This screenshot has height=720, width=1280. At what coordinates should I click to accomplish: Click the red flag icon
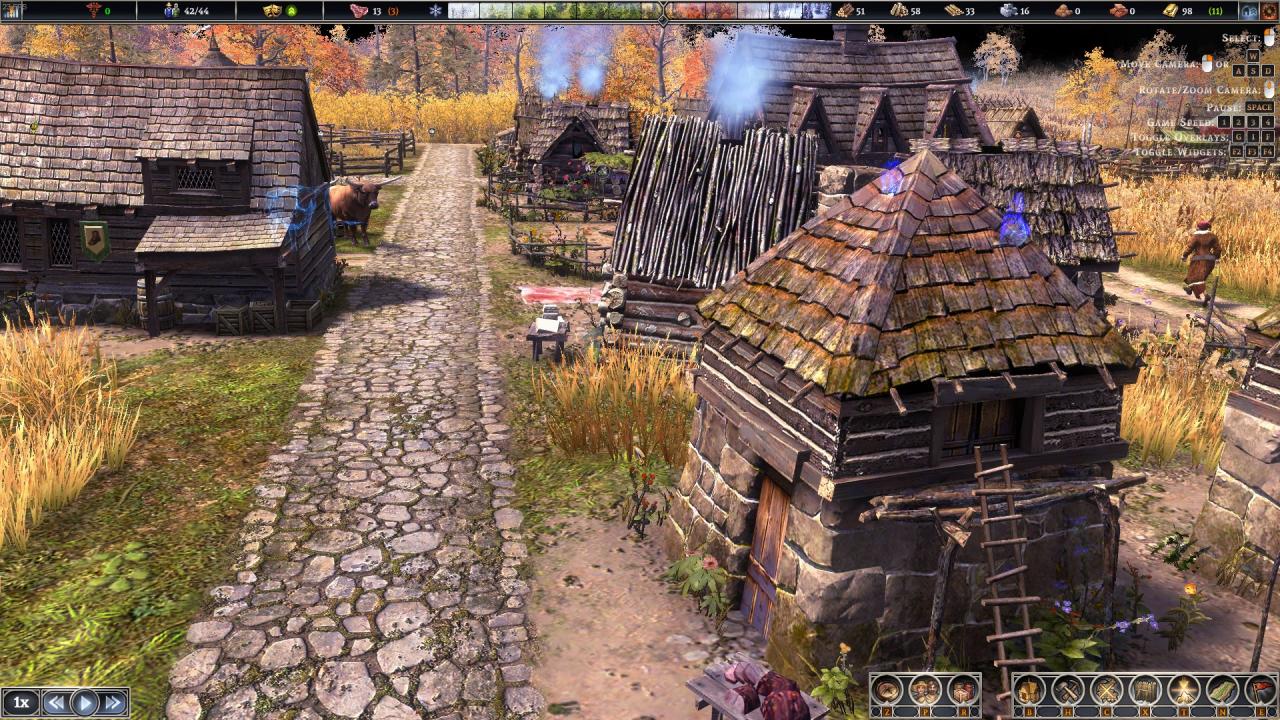[1260, 690]
